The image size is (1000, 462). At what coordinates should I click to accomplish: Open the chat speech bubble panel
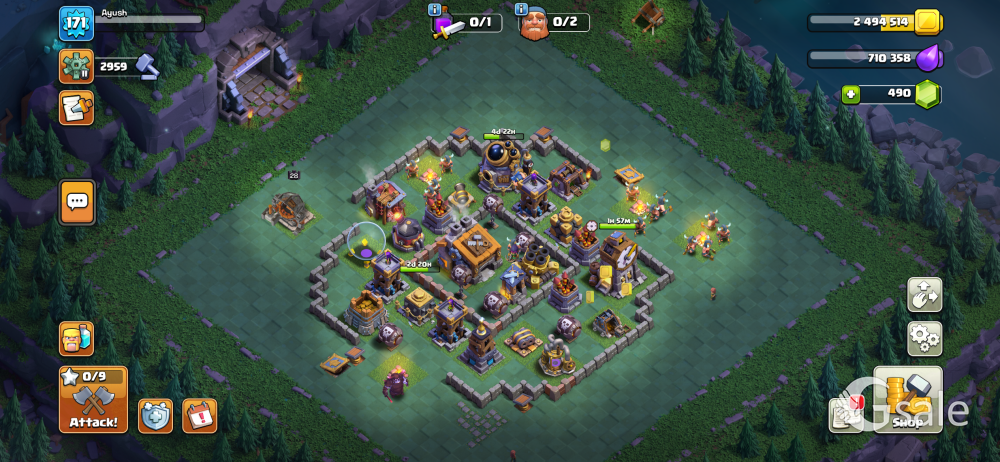(77, 202)
